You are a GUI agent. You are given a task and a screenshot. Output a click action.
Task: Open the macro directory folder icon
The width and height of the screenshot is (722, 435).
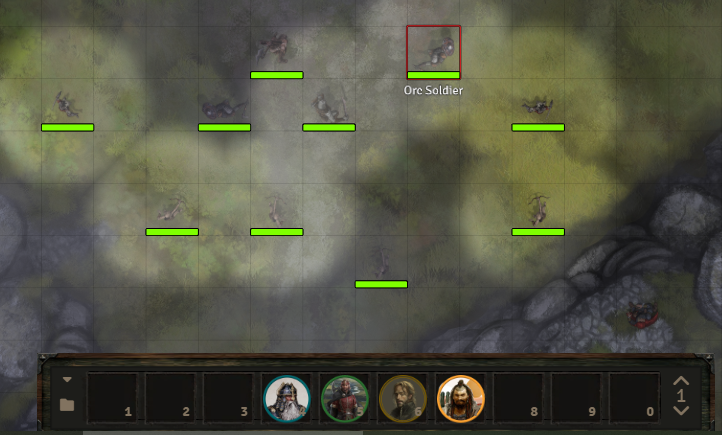[67, 405]
